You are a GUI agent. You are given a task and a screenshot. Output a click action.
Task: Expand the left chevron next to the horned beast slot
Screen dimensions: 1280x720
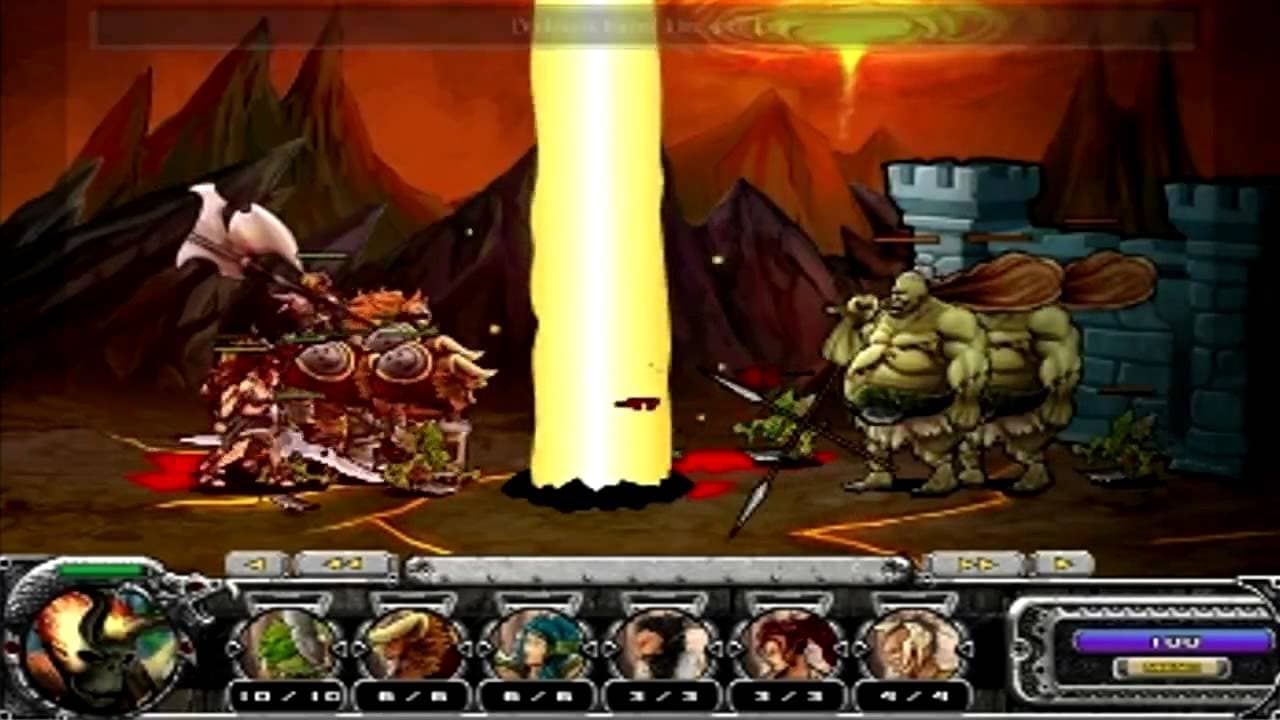[358, 648]
